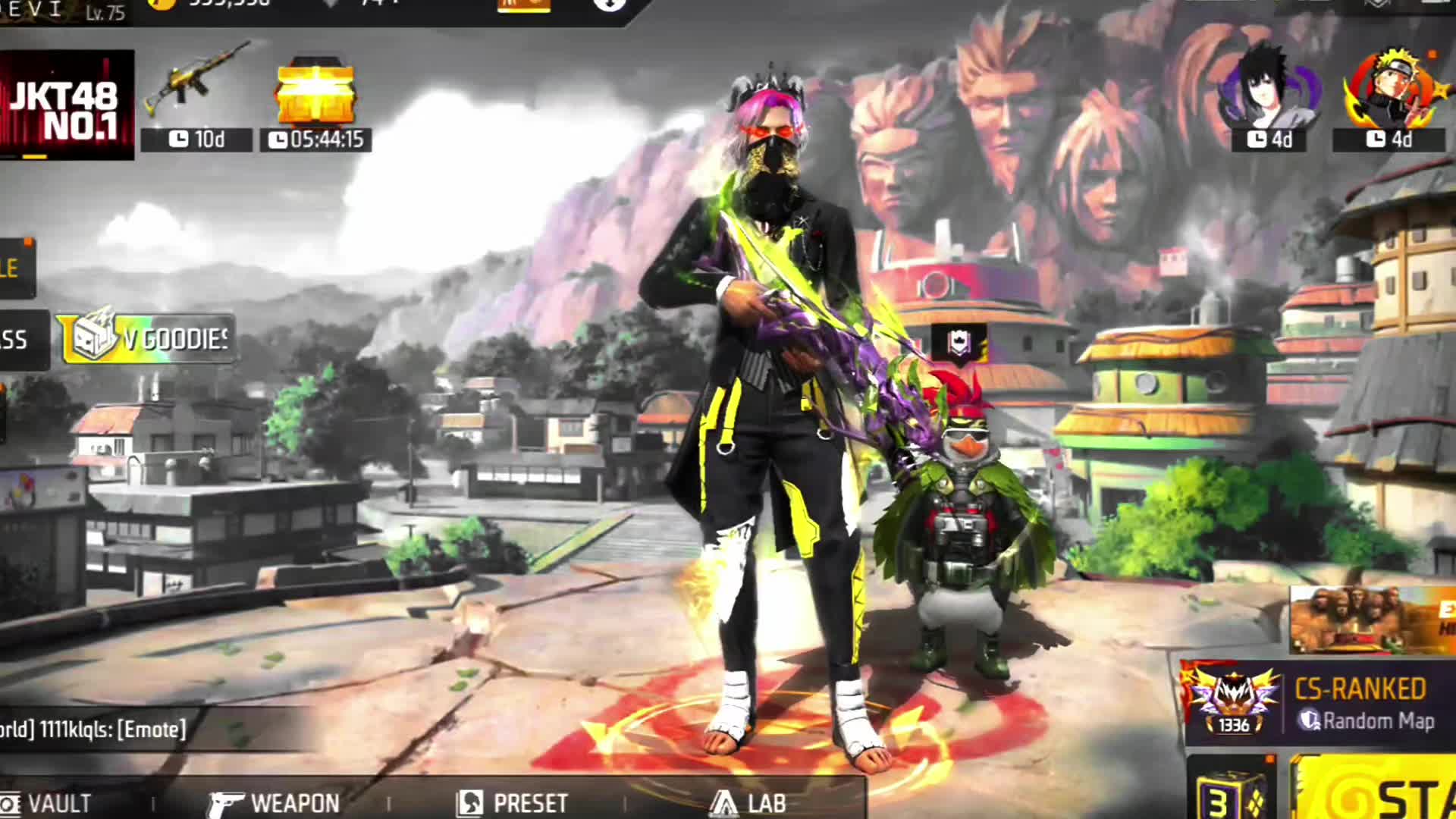Open the Preset menu
Screen dimensions: 1456x819
coord(513,802)
